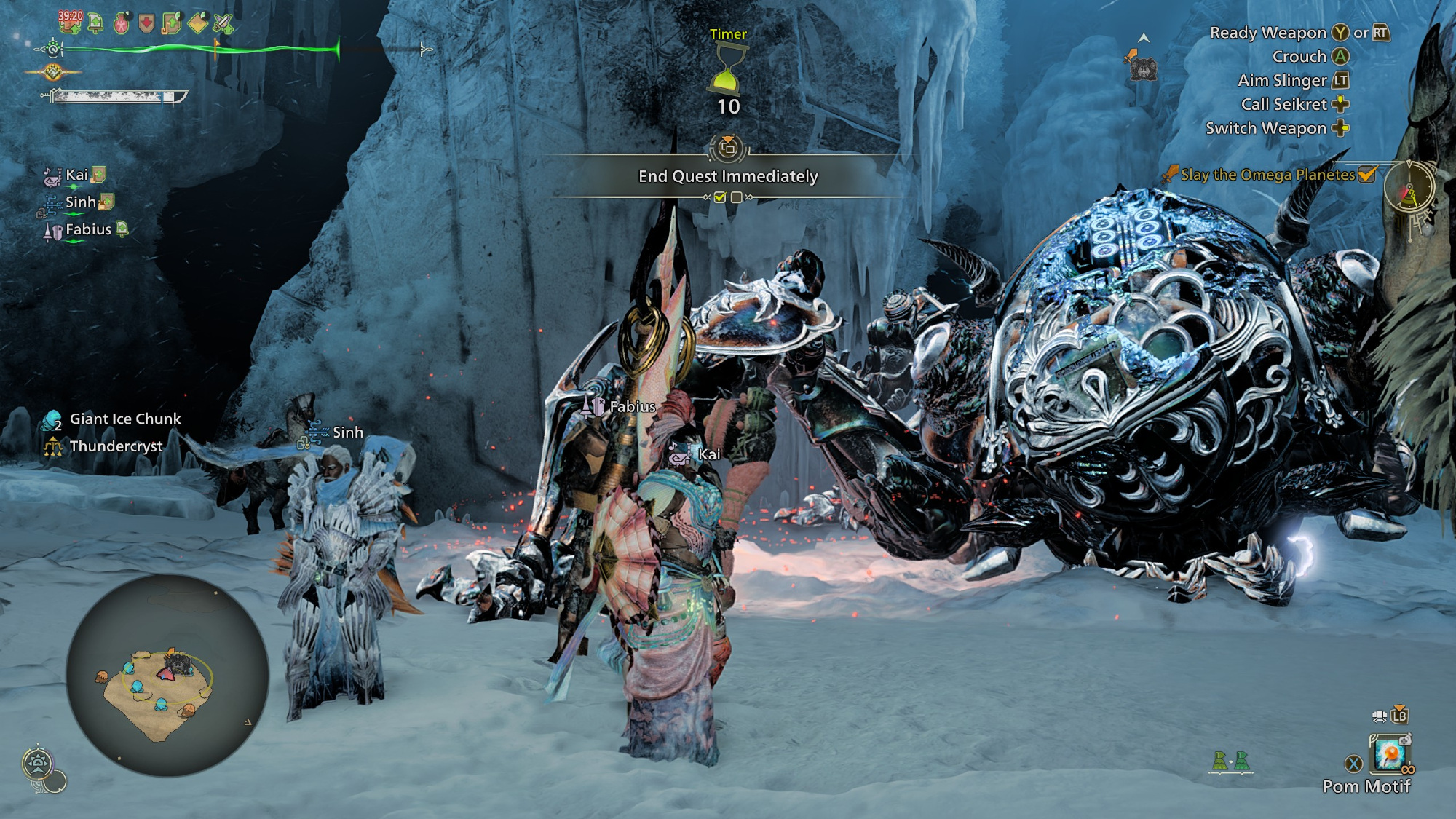Click the quest clock dial icon
This screenshot has height=819, width=1456.
coord(1409,188)
